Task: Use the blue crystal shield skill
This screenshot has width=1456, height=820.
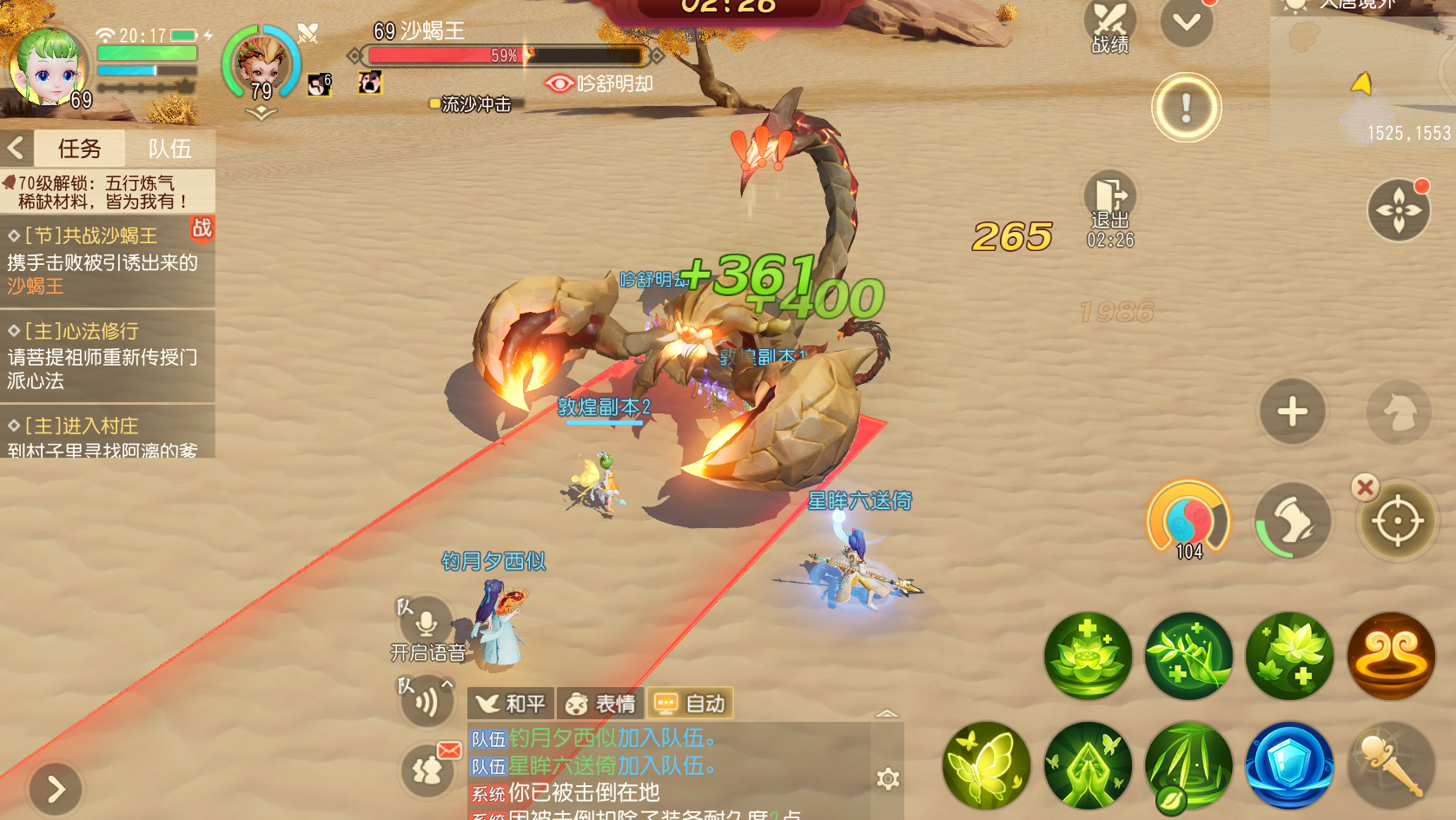Action: coord(1289,765)
